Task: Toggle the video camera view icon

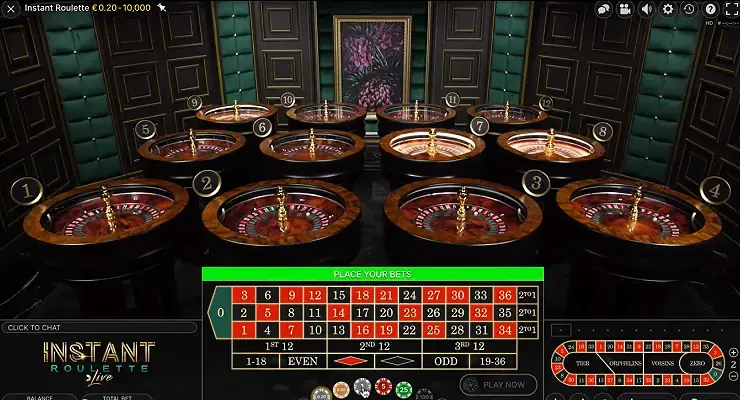Action: tap(625, 9)
